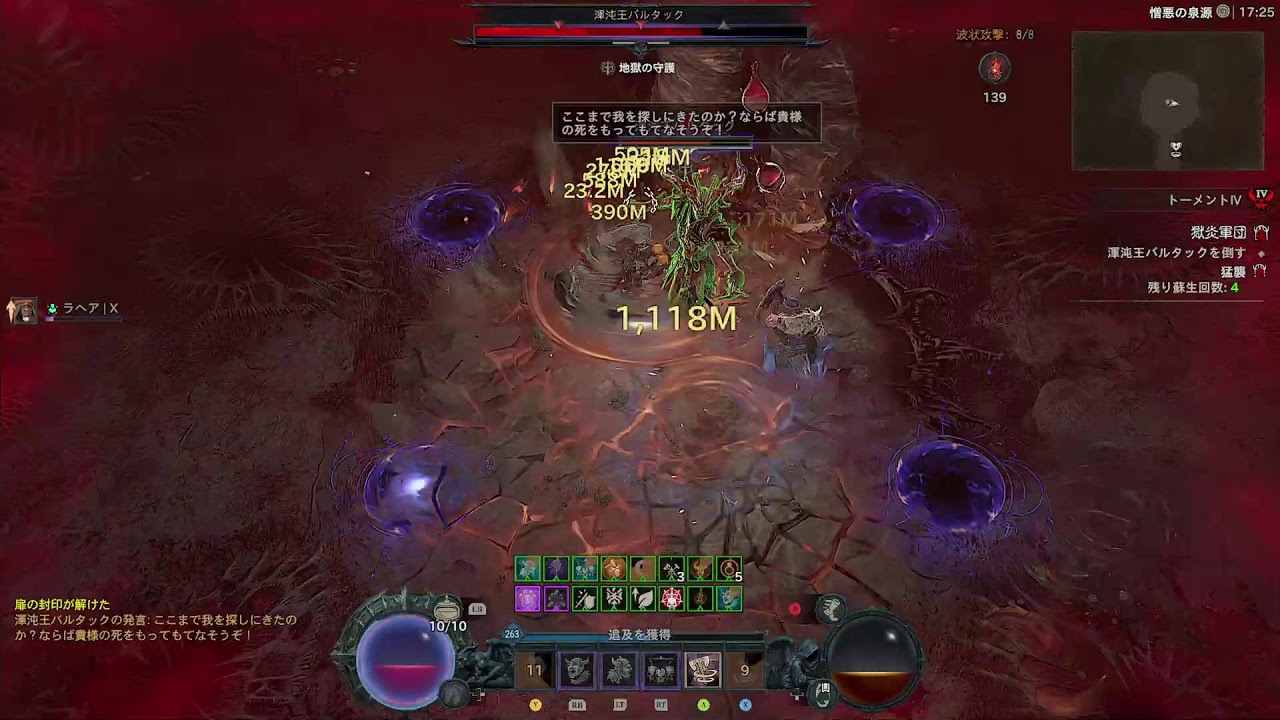Select the 獄炎軍団 quest tracker entry
Viewport: 1280px width, 720px height.
point(1217,232)
